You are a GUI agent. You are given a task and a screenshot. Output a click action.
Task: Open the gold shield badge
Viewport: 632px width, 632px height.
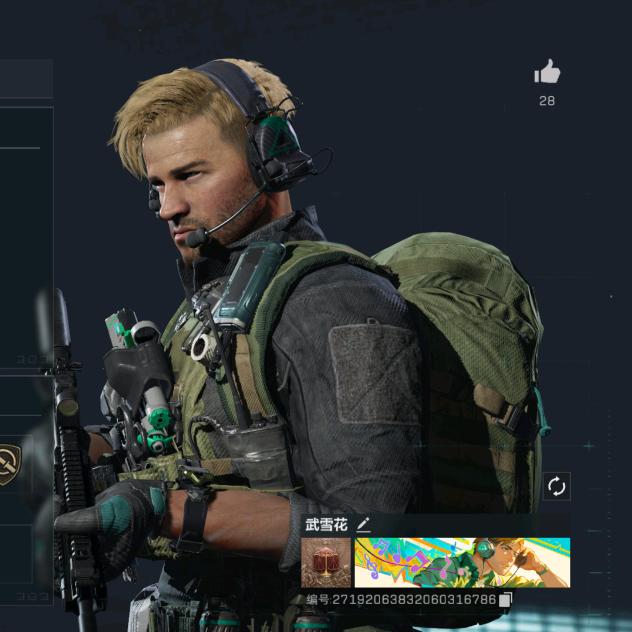pyautogui.click(x=8, y=465)
